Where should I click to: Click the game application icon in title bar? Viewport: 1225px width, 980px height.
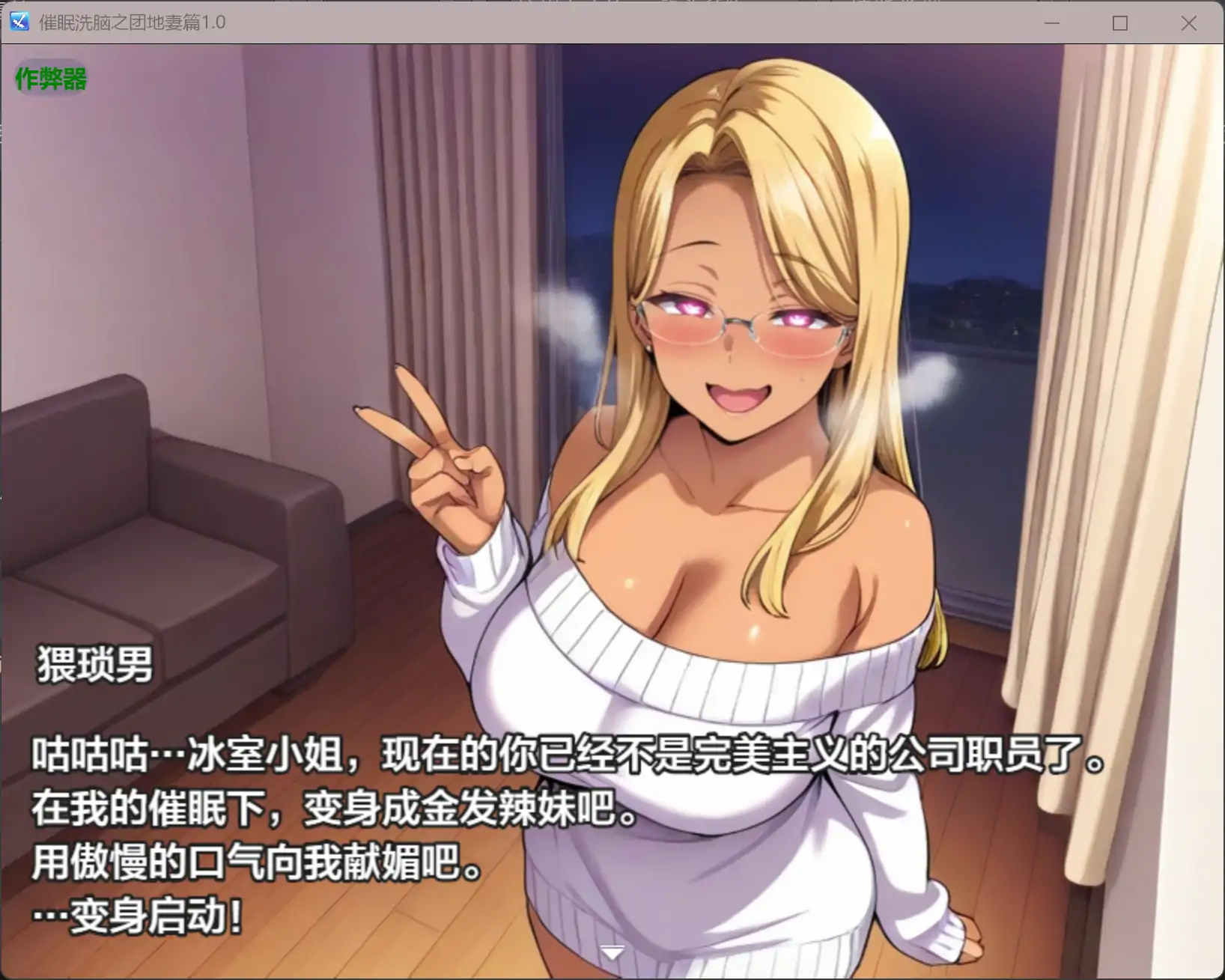point(18,22)
